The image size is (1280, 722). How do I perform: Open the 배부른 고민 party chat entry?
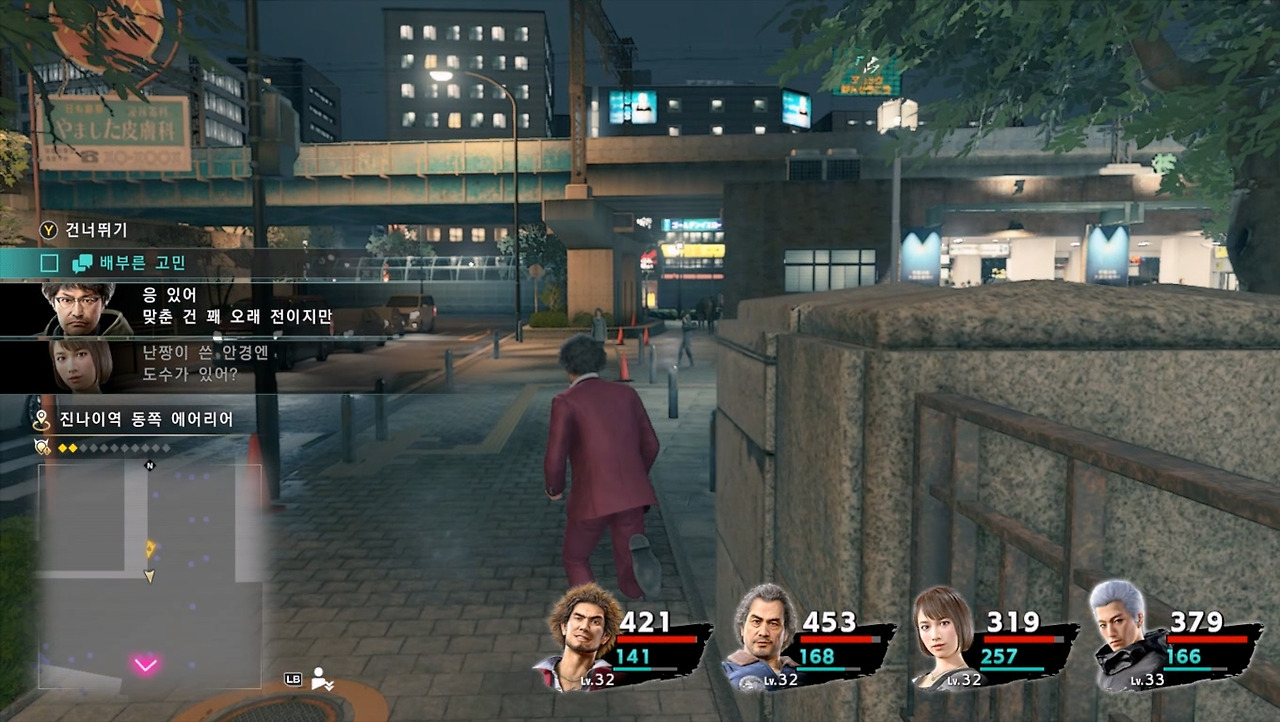click(x=140, y=264)
